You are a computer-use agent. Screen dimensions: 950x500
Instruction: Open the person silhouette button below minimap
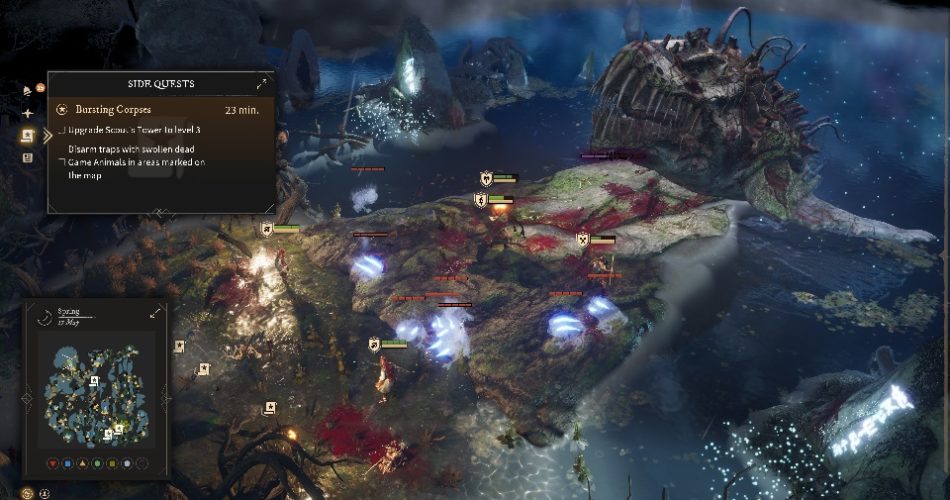click(x=45, y=492)
